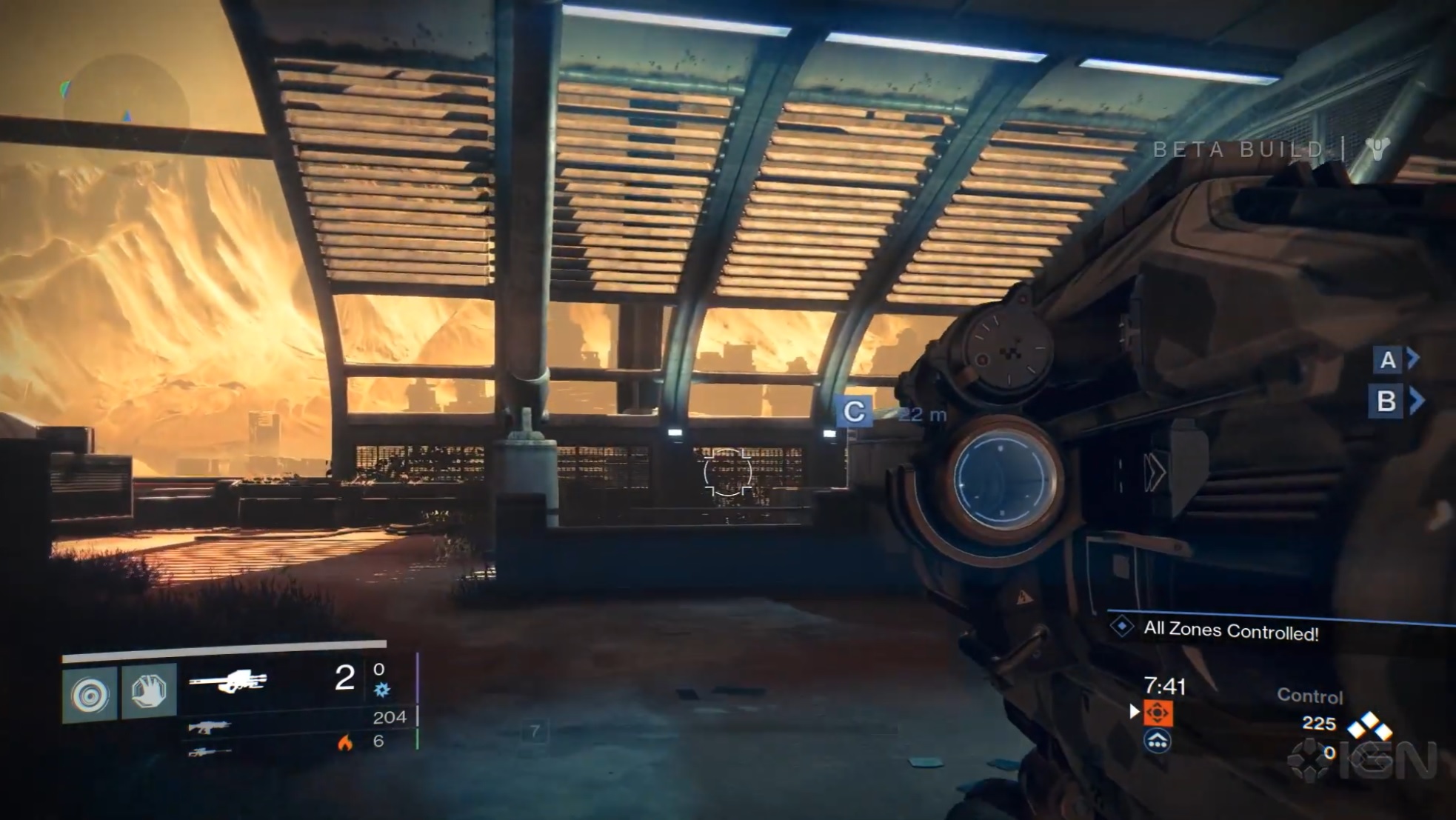This screenshot has width=1456, height=820.
Task: Click the orange team emblem icon
Action: pos(1157,713)
